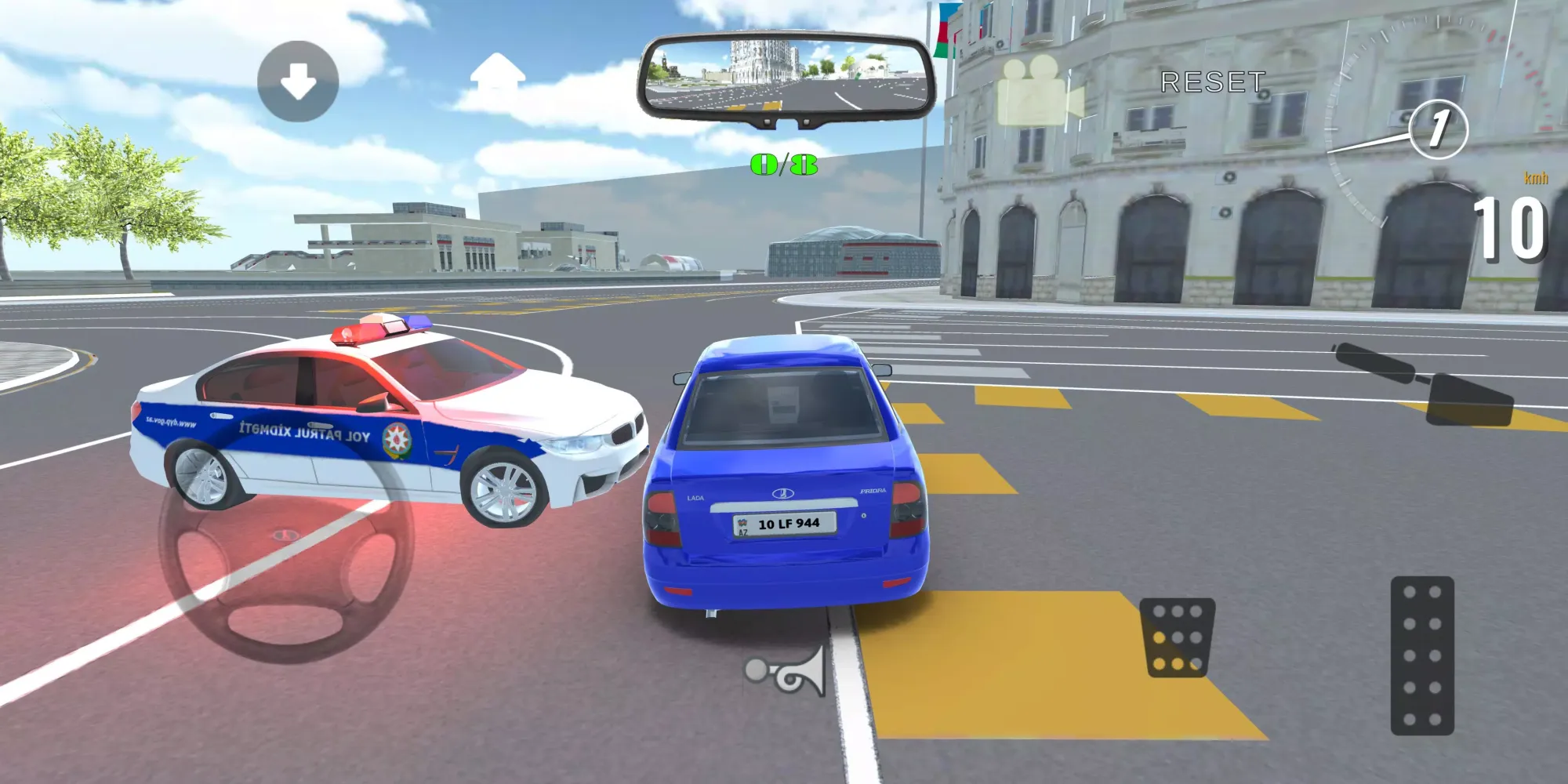The height and width of the screenshot is (784, 1568).
Task: Click the RESET button
Action: click(x=1212, y=82)
